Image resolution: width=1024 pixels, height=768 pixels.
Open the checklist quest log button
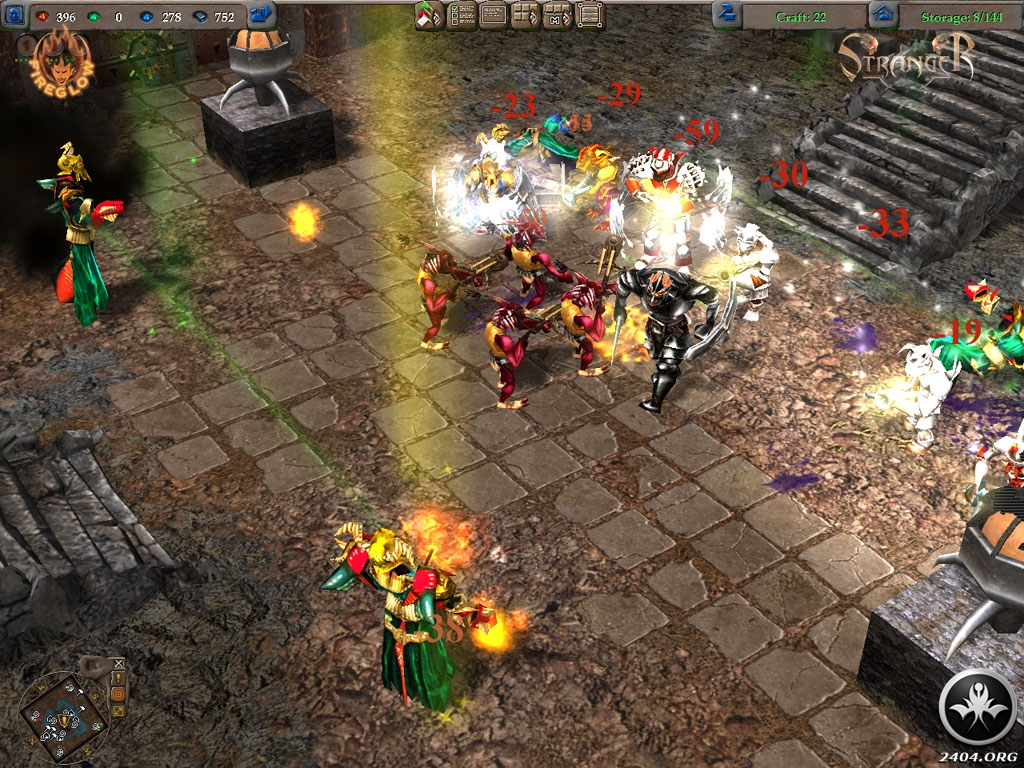point(462,15)
